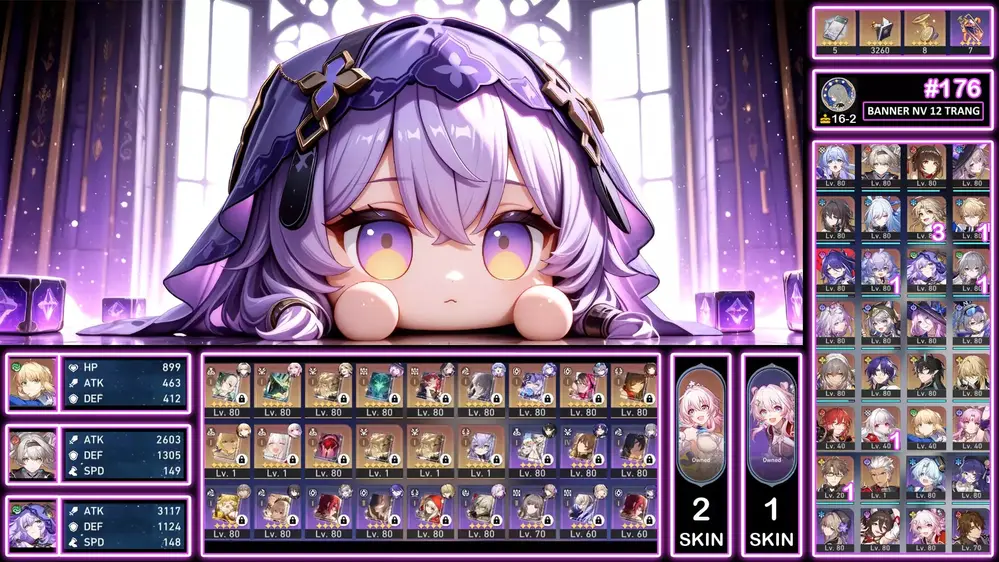The height and width of the screenshot is (562, 999).
Task: Select the silver-haired portrait with ATK 2603
Action: coord(32,454)
